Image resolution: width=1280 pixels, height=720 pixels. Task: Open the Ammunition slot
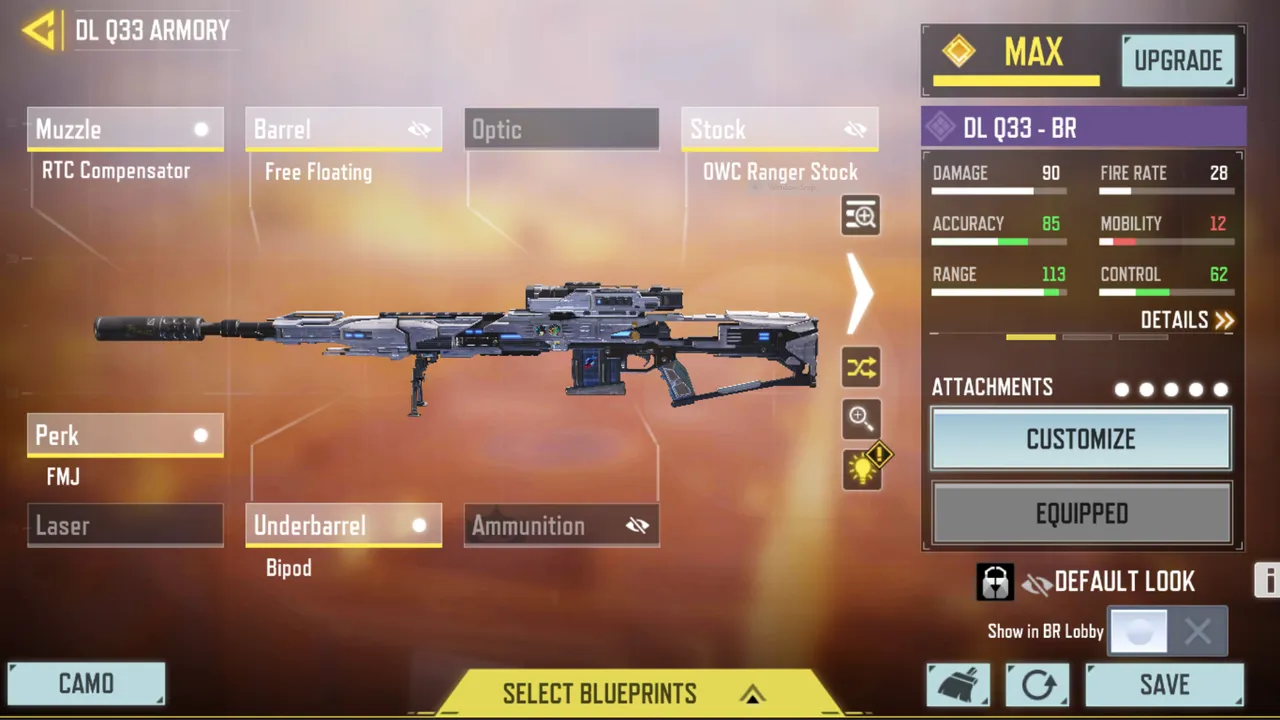(561, 525)
